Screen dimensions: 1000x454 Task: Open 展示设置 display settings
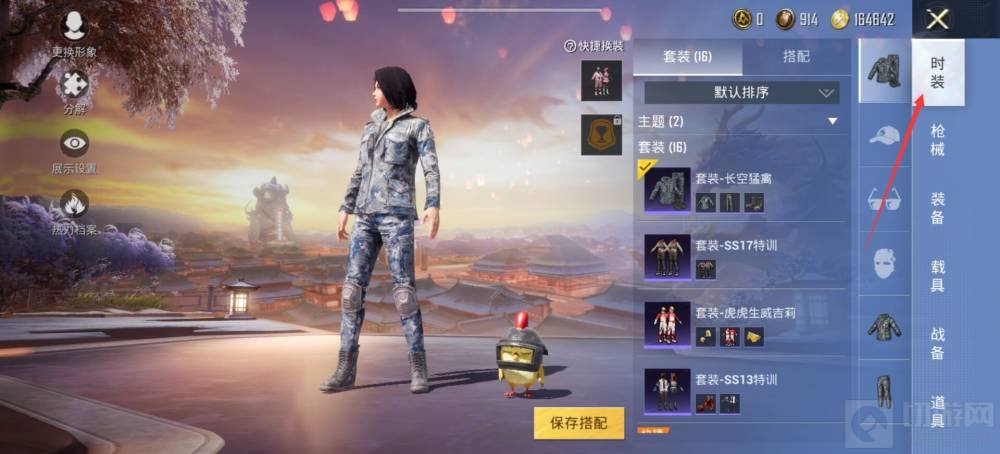point(74,149)
